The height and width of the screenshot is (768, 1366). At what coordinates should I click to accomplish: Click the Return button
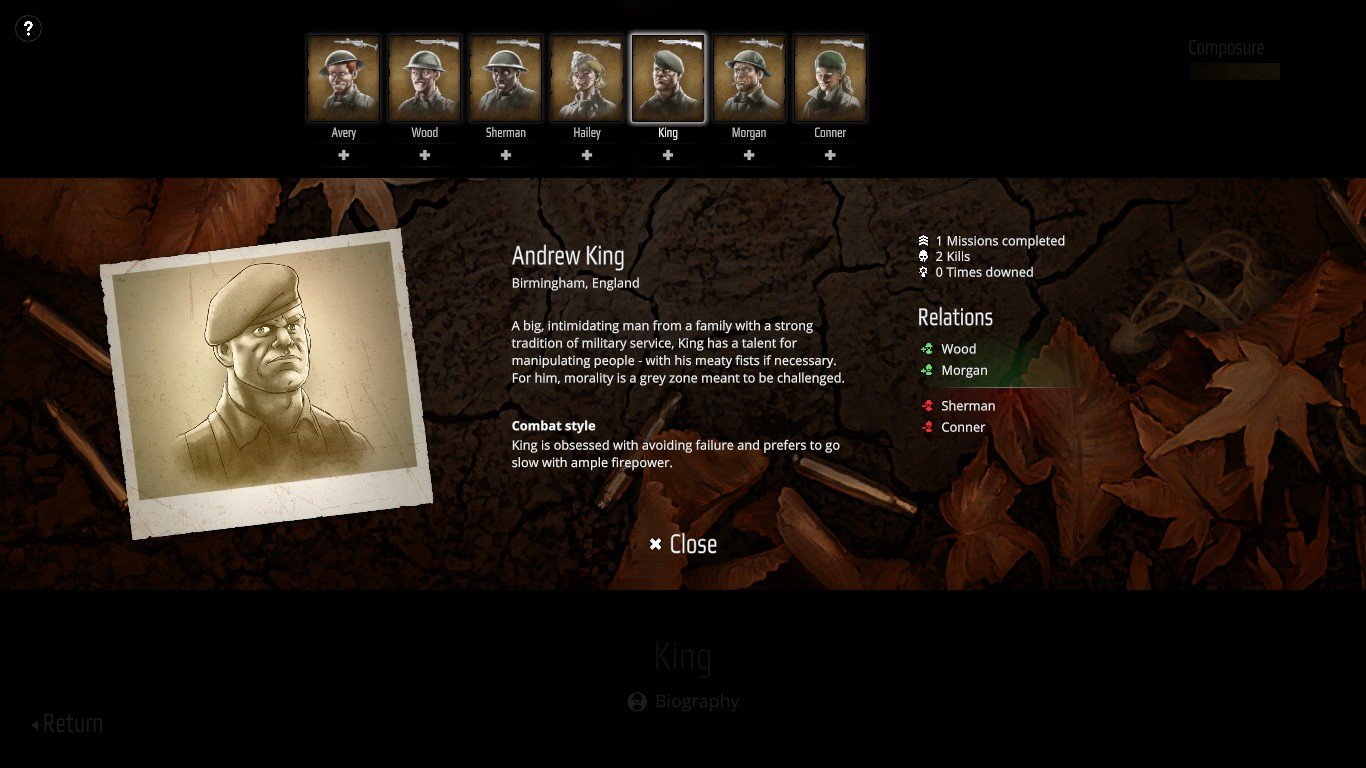68,724
